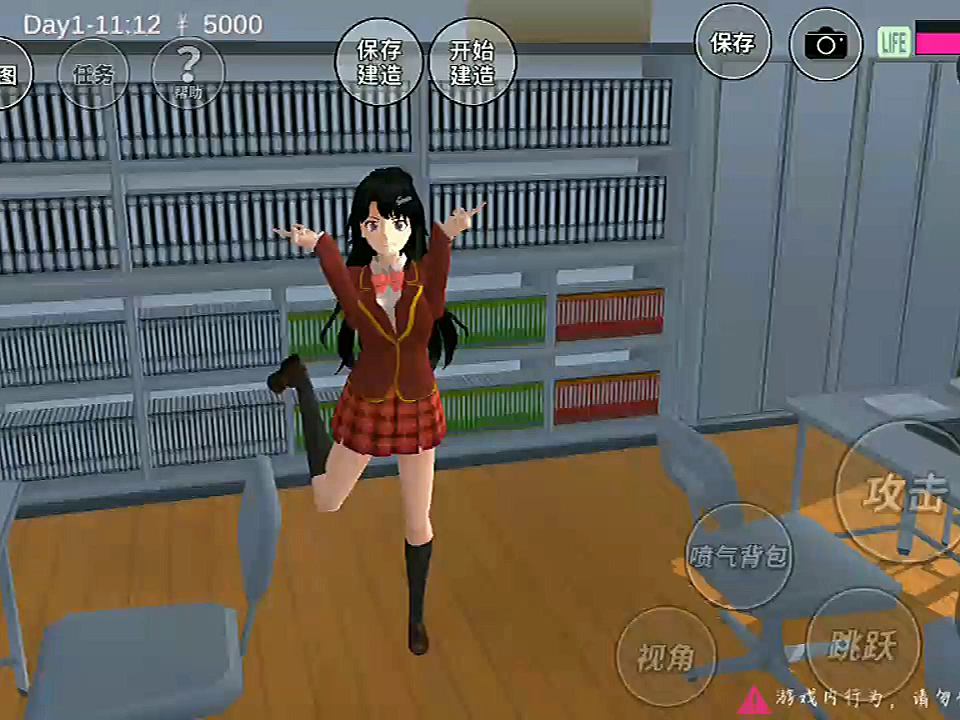Tap the 跳跃 jump button
This screenshot has width=960, height=720.
click(x=862, y=645)
